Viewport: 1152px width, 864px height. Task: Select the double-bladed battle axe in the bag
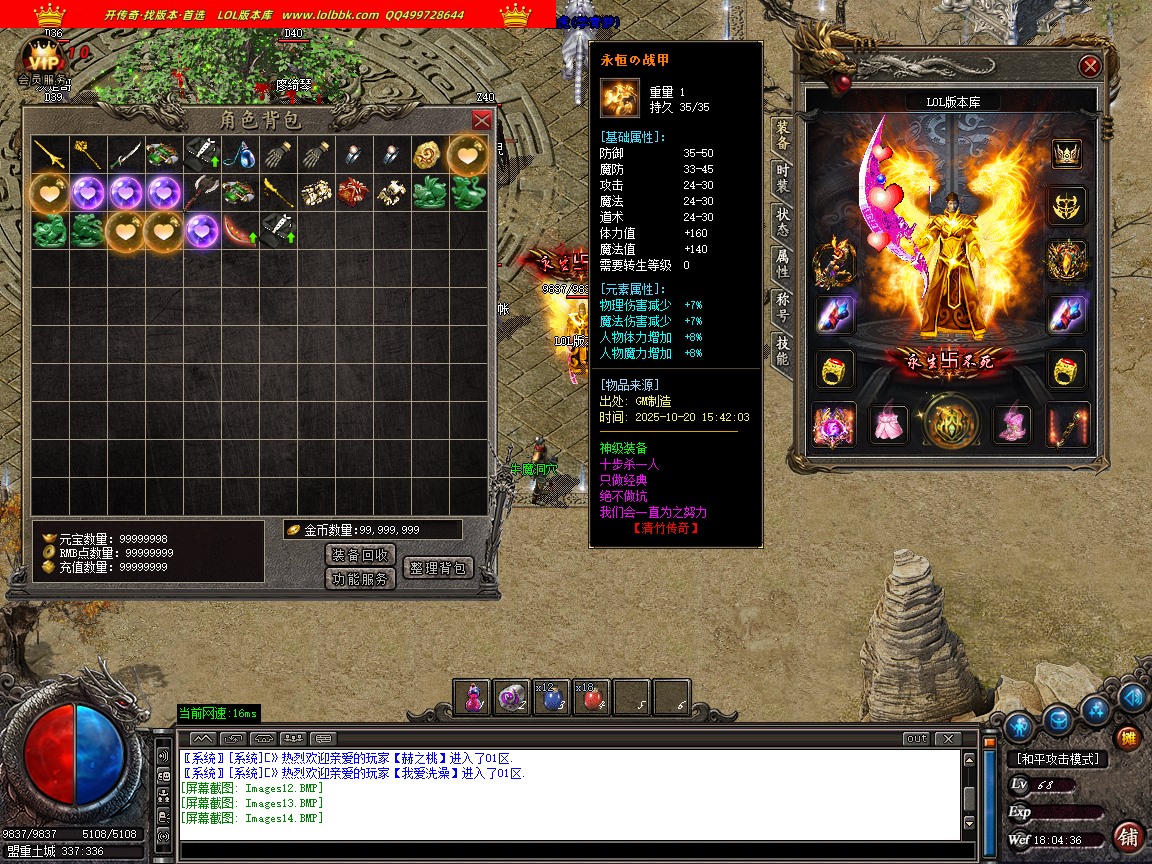[x=202, y=192]
